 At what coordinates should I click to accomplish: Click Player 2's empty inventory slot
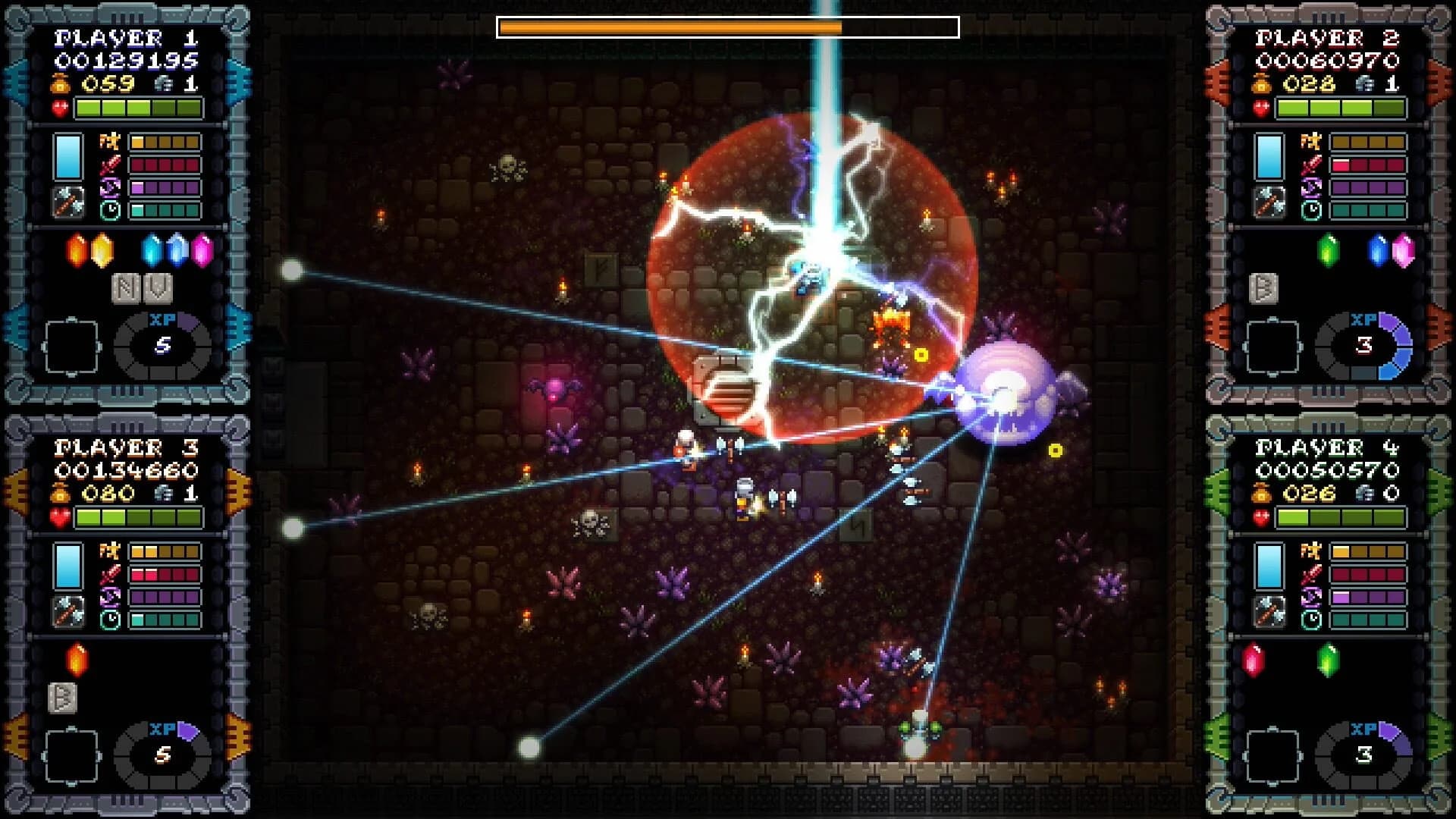pos(1272,347)
